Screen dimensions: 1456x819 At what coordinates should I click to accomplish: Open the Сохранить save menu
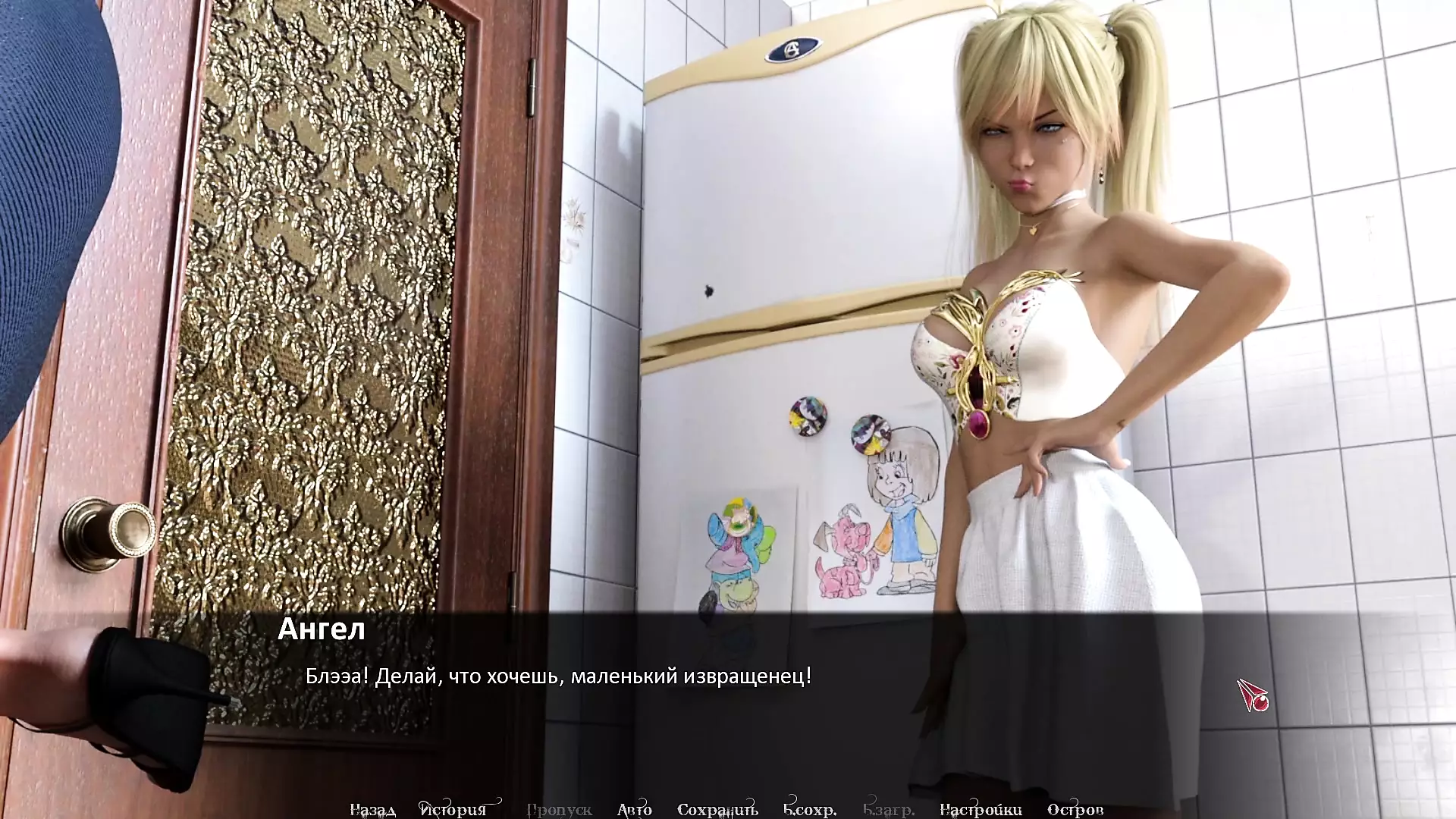pos(717,810)
